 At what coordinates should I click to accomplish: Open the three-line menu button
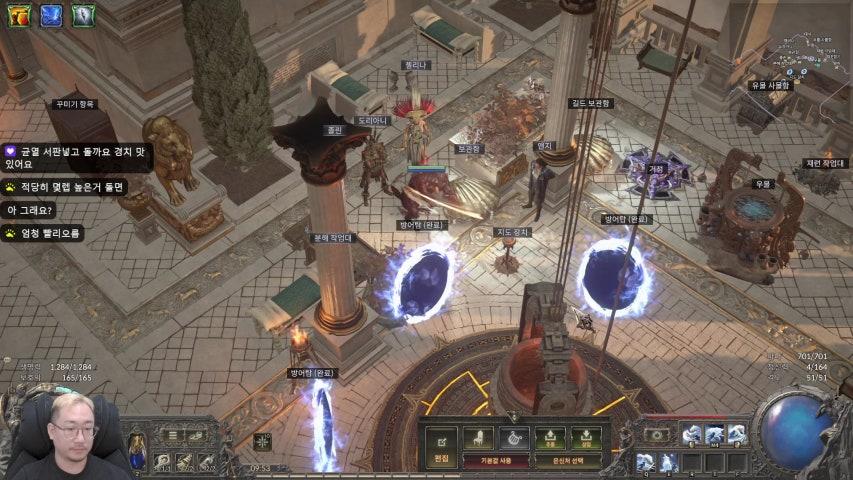173,436
